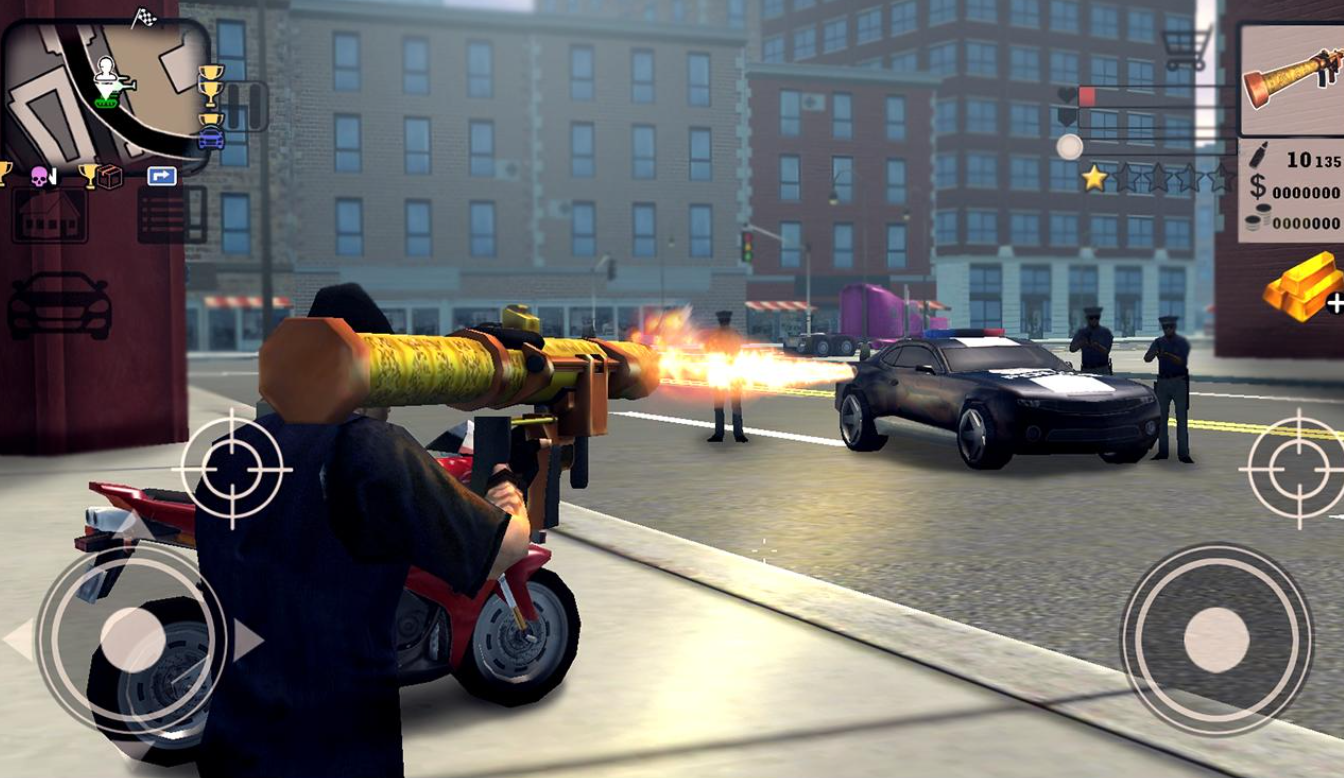Select the golden rocket launcher weapon slot

(x=1290, y=80)
